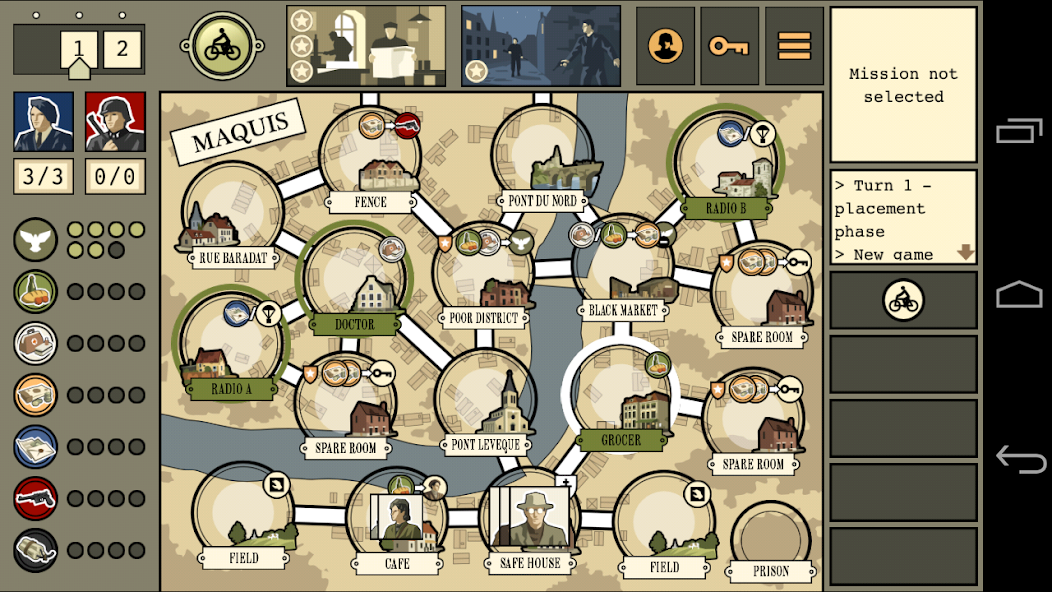Select the Safe House location

pos(530,520)
